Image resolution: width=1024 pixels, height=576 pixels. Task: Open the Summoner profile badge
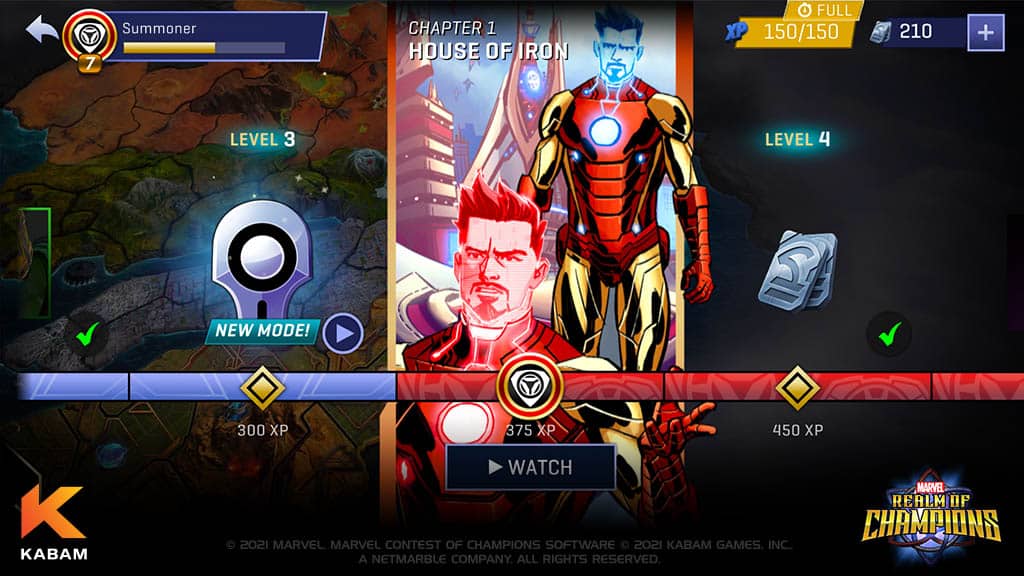(87, 38)
